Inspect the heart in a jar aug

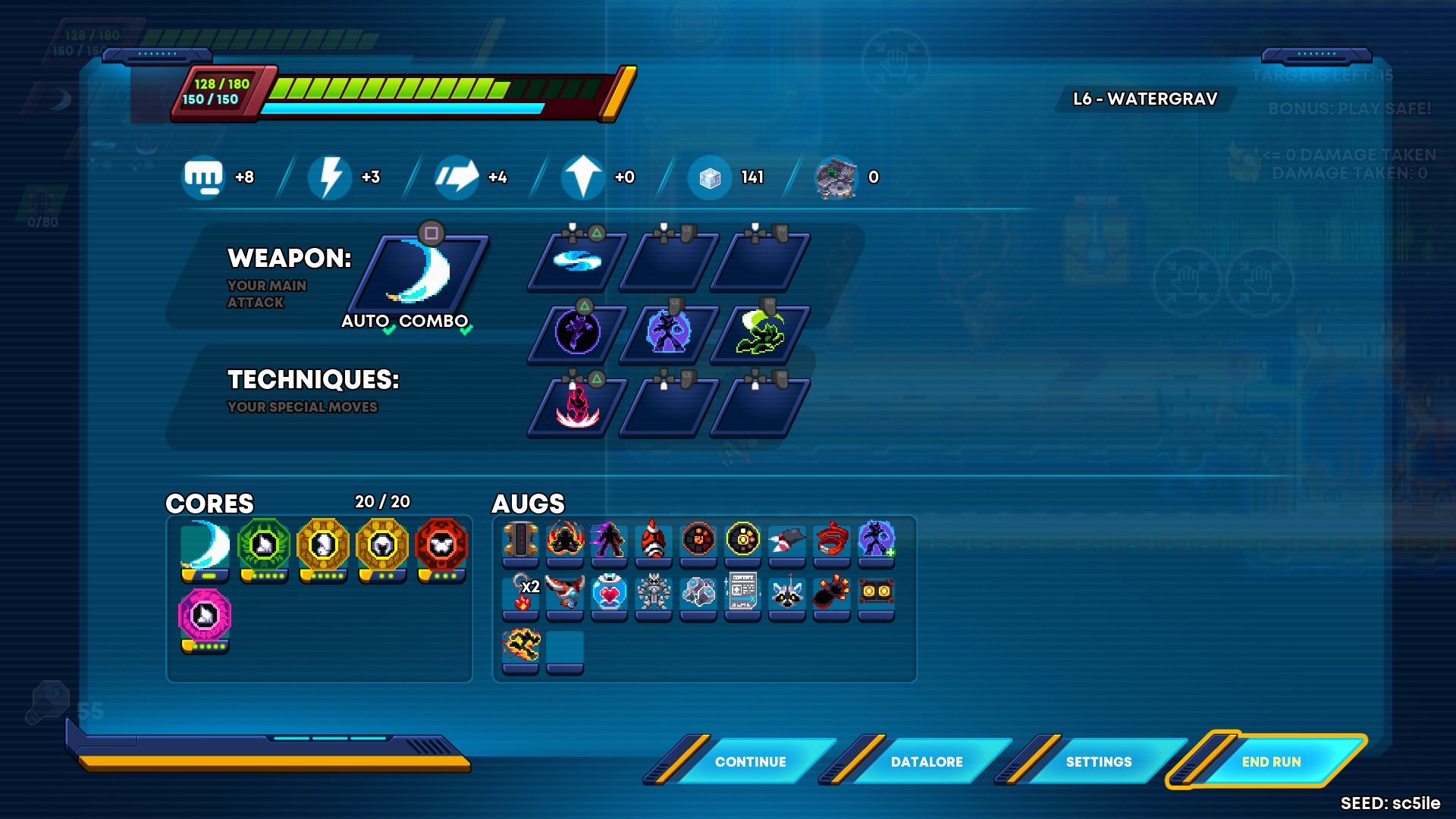[609, 592]
